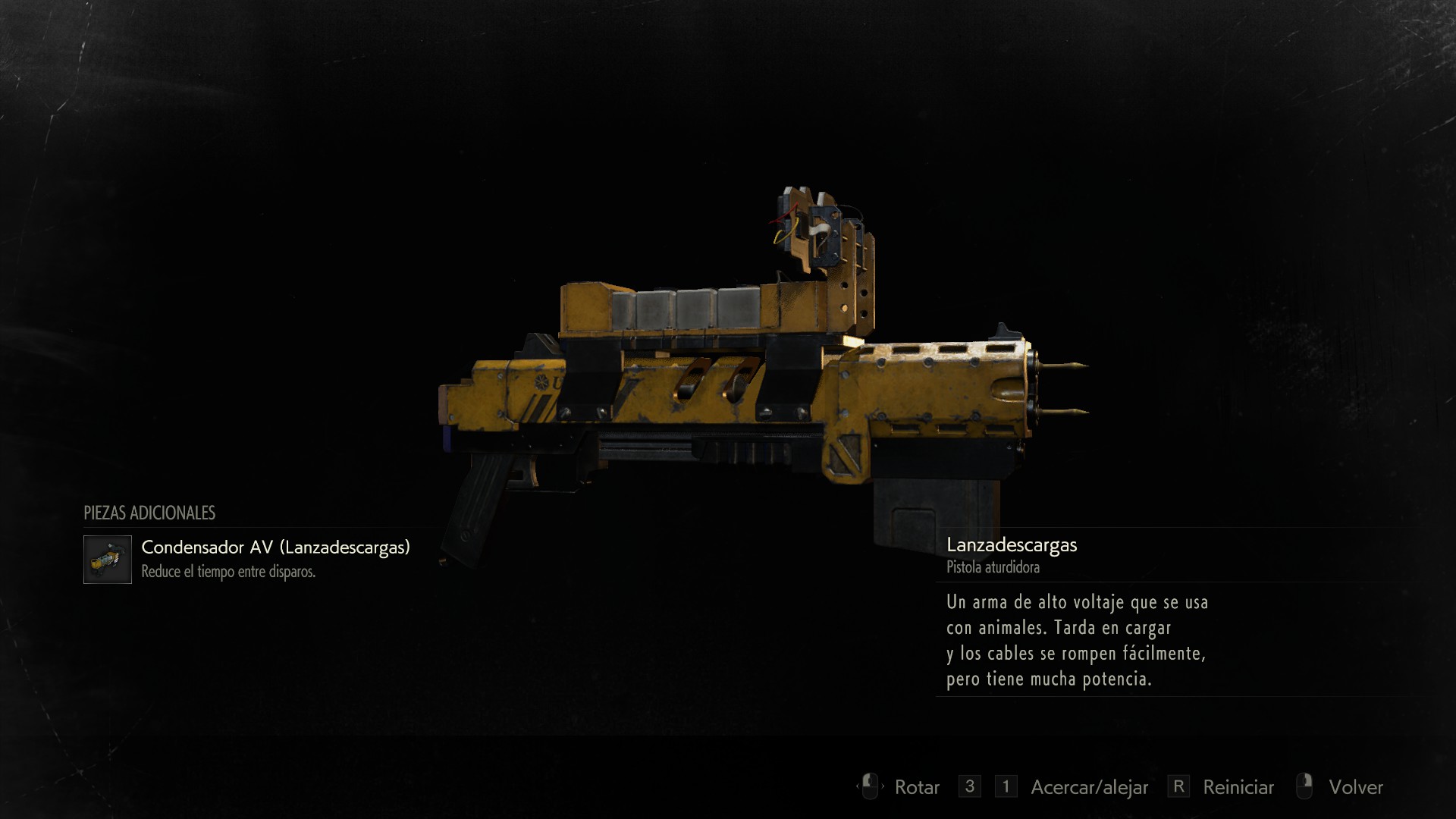Select the Condensador AV additional part entry
This screenshot has height=819, width=1456.
(275, 548)
